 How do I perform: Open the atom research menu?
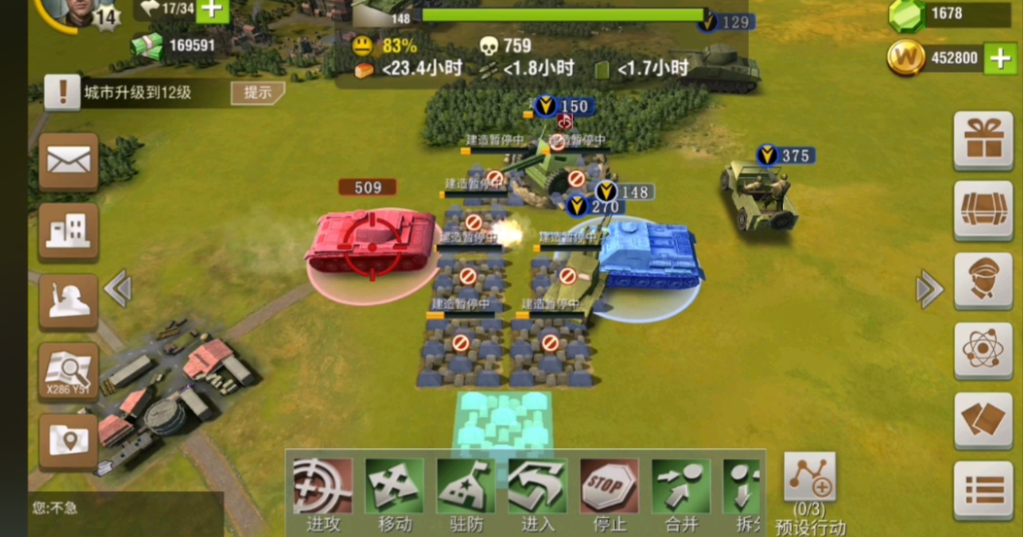[983, 350]
